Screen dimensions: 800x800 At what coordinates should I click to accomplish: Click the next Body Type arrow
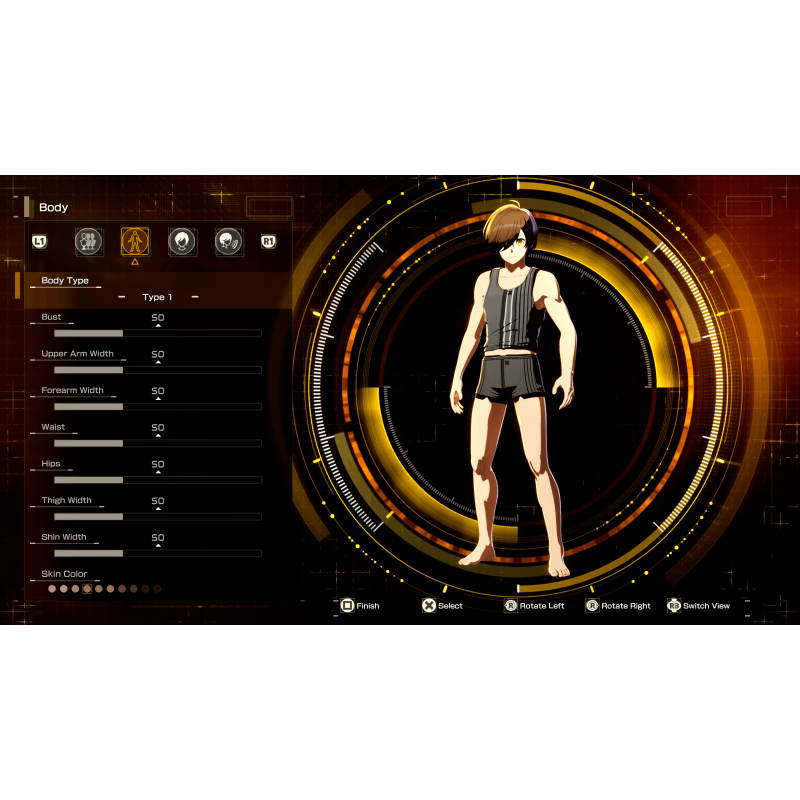(x=194, y=297)
